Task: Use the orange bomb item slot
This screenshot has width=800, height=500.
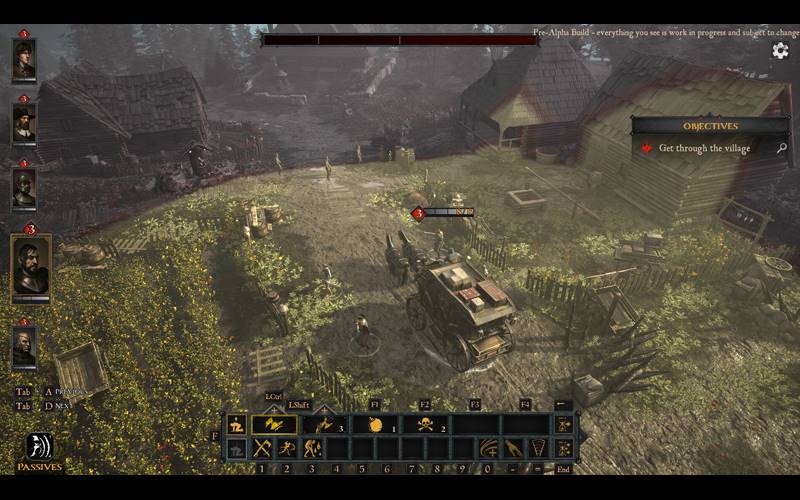Action: tap(375, 424)
